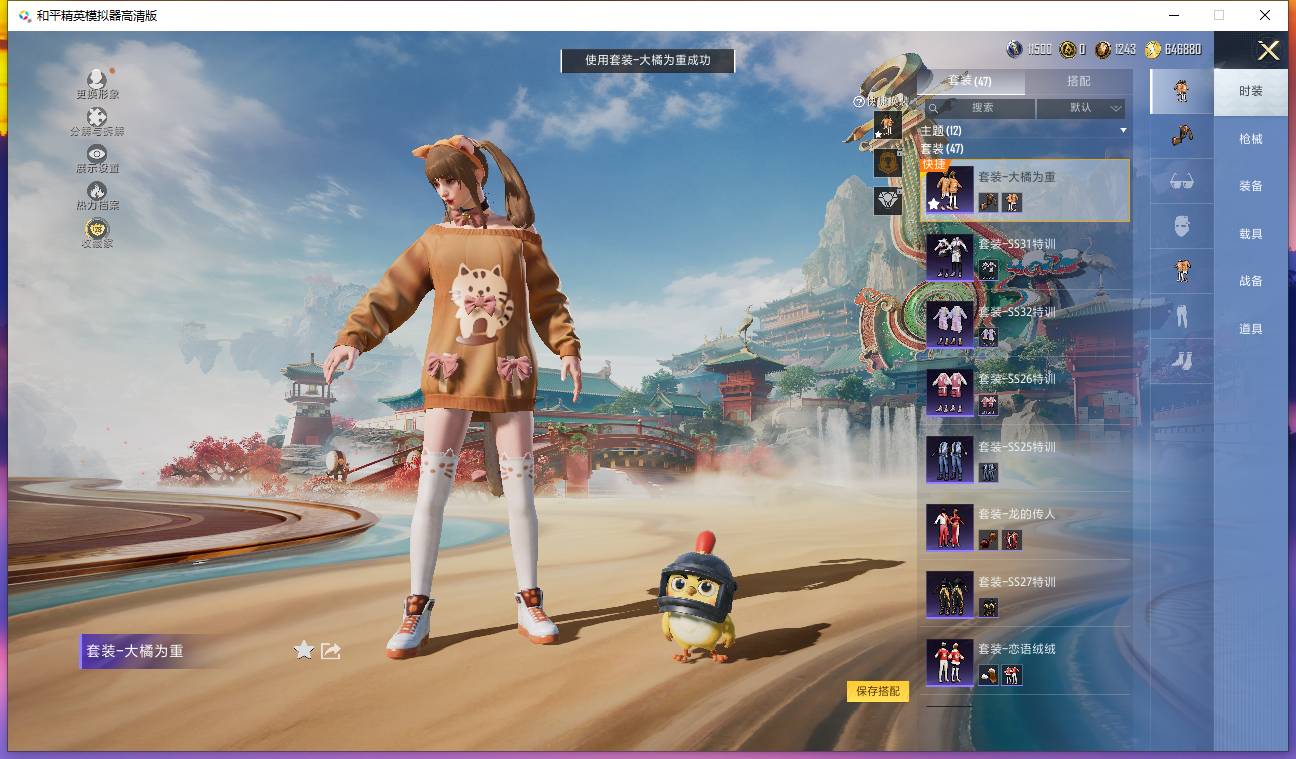
Task: Show the 道具 category
Action: (x=1250, y=329)
